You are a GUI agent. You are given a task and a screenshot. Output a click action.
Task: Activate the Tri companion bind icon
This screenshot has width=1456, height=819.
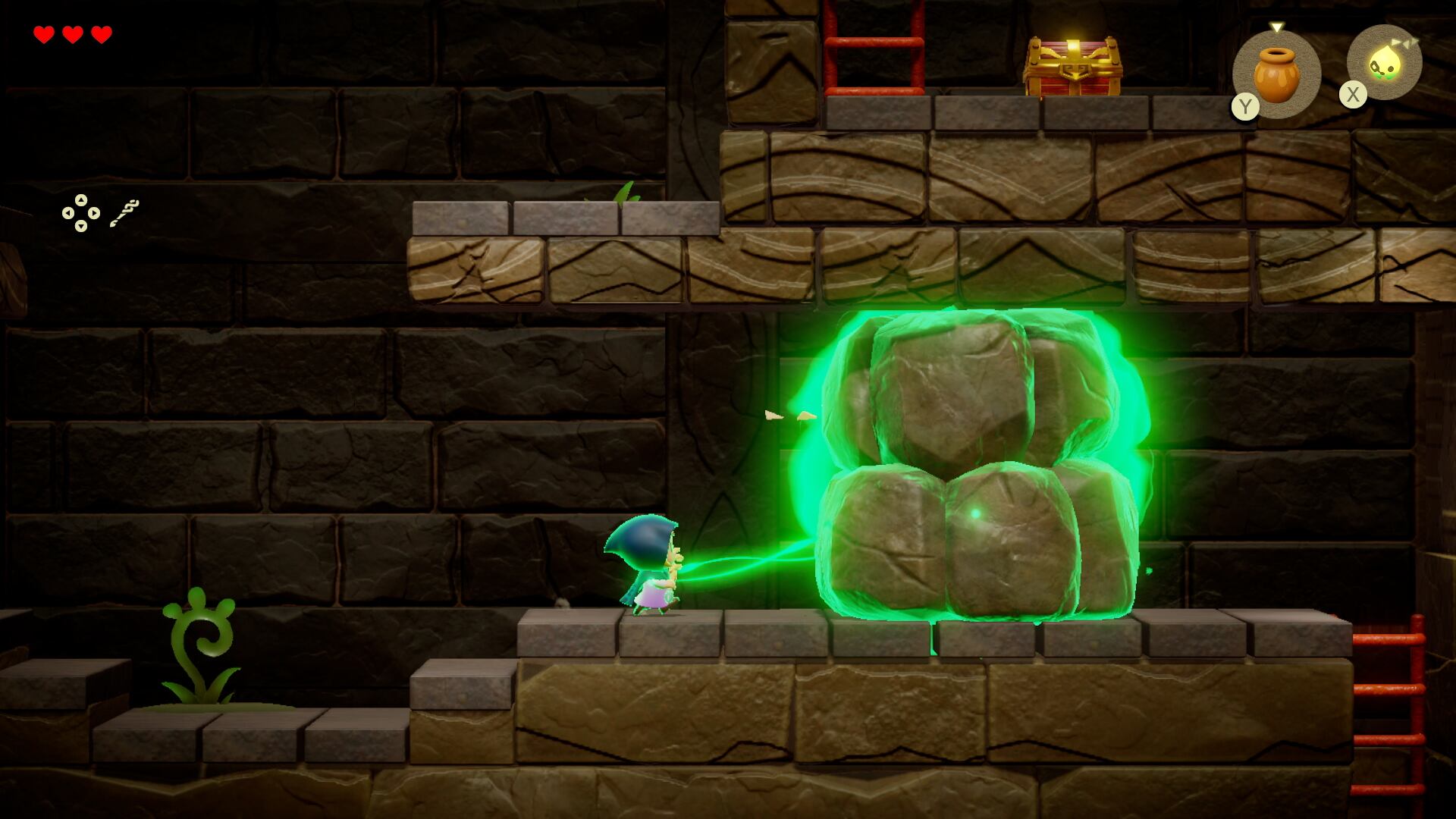pyautogui.click(x=1385, y=64)
